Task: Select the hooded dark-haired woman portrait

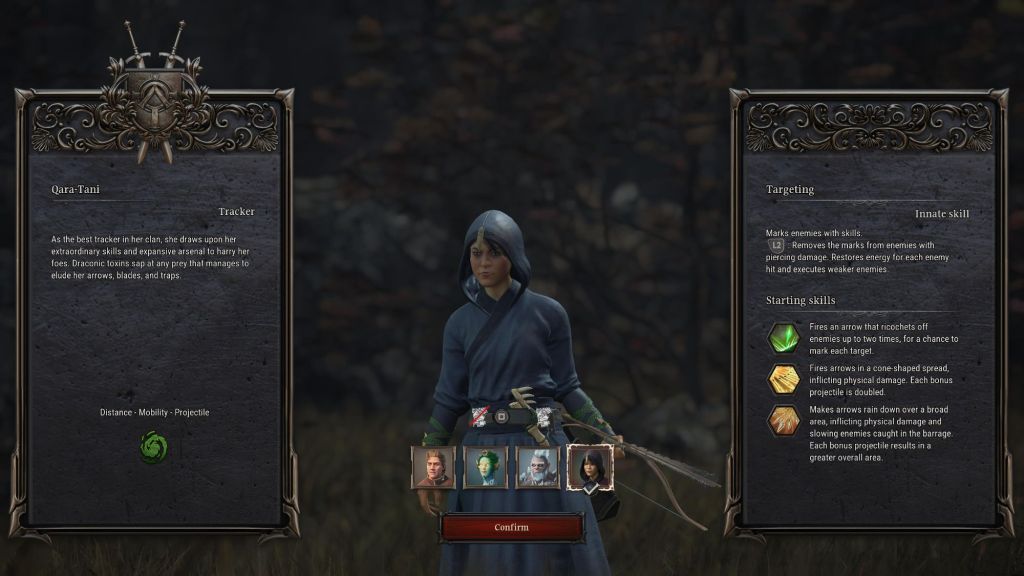Action: [589, 467]
